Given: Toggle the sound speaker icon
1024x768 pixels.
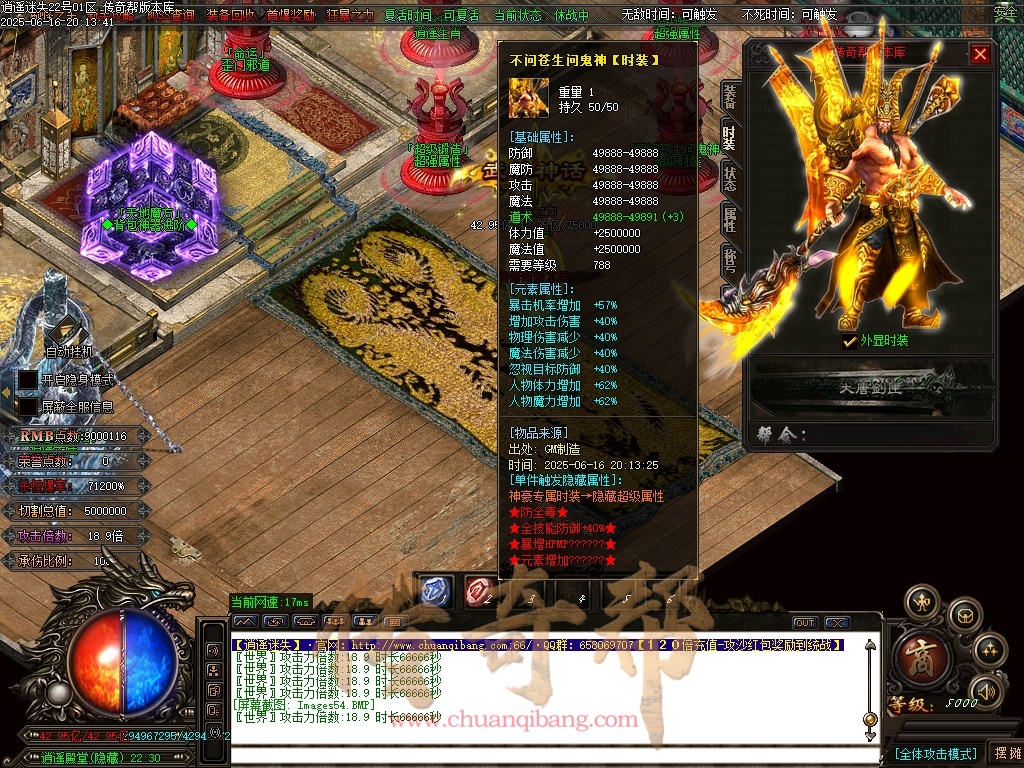Looking at the screenshot, I should pyautogui.click(x=987, y=690).
